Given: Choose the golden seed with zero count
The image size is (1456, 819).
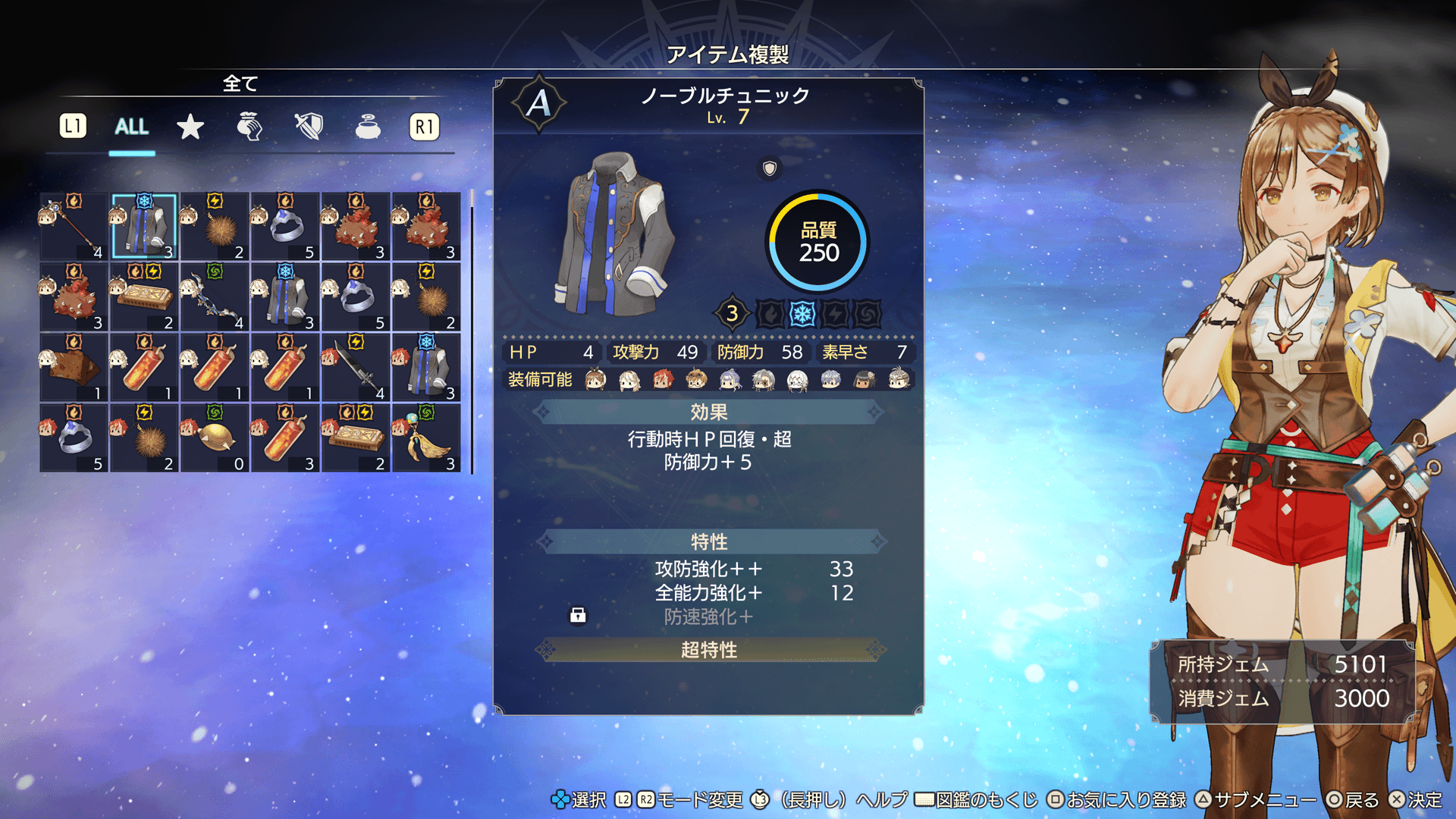Looking at the screenshot, I should (x=215, y=438).
